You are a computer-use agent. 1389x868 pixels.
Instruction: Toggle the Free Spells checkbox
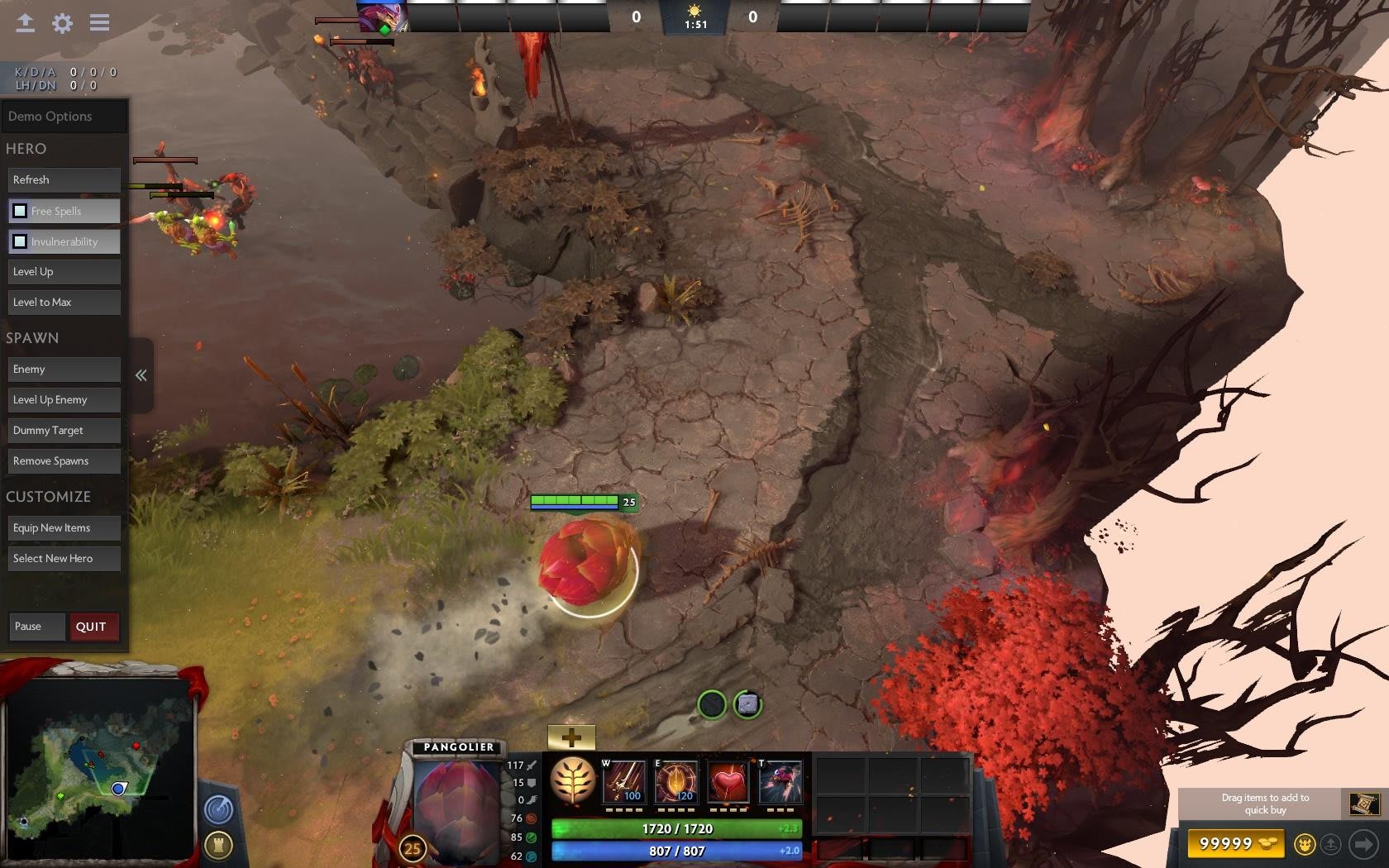(20, 211)
